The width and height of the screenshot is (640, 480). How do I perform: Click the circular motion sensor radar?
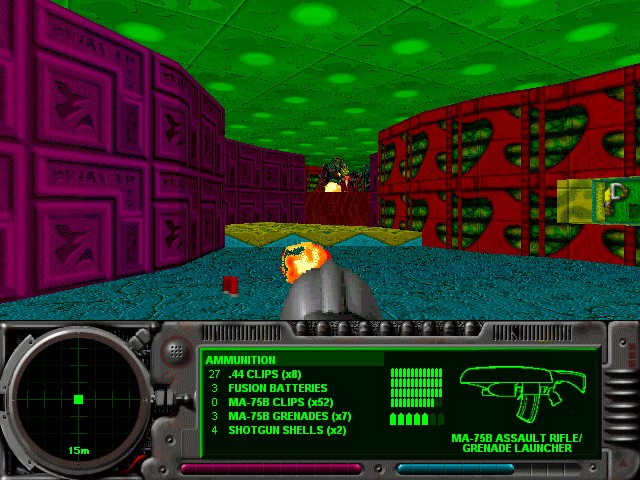[x=78, y=400]
